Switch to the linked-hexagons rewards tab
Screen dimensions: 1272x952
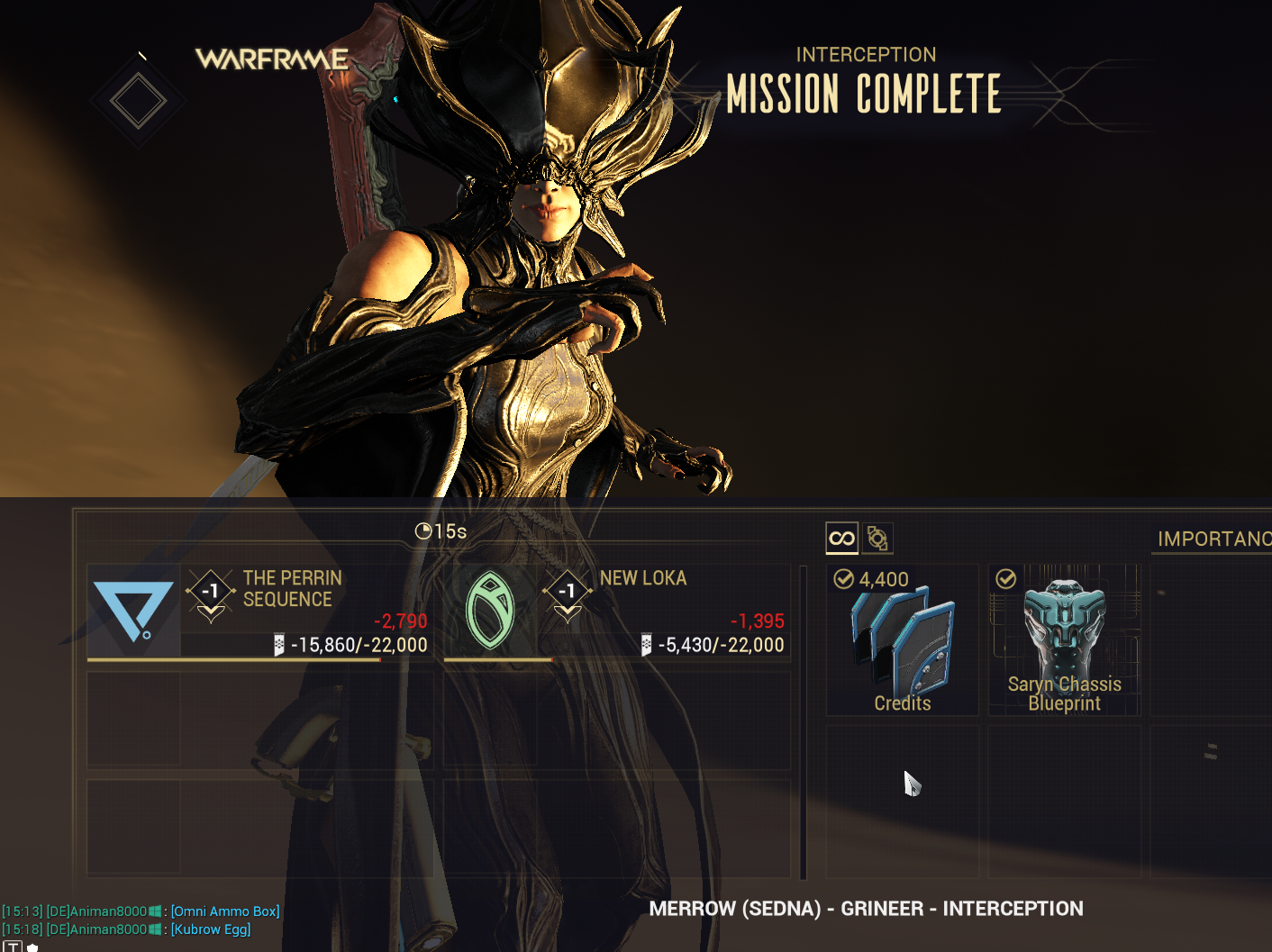click(x=877, y=539)
